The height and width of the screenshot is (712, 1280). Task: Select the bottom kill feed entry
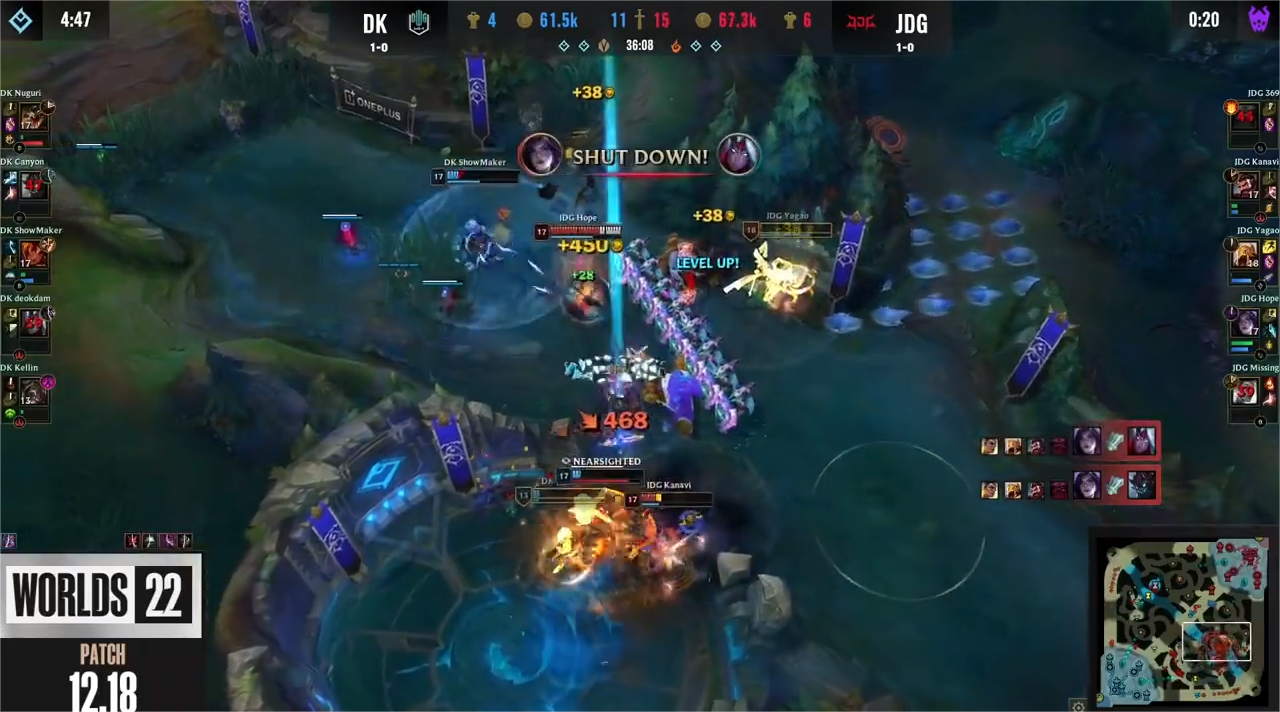pos(1070,487)
